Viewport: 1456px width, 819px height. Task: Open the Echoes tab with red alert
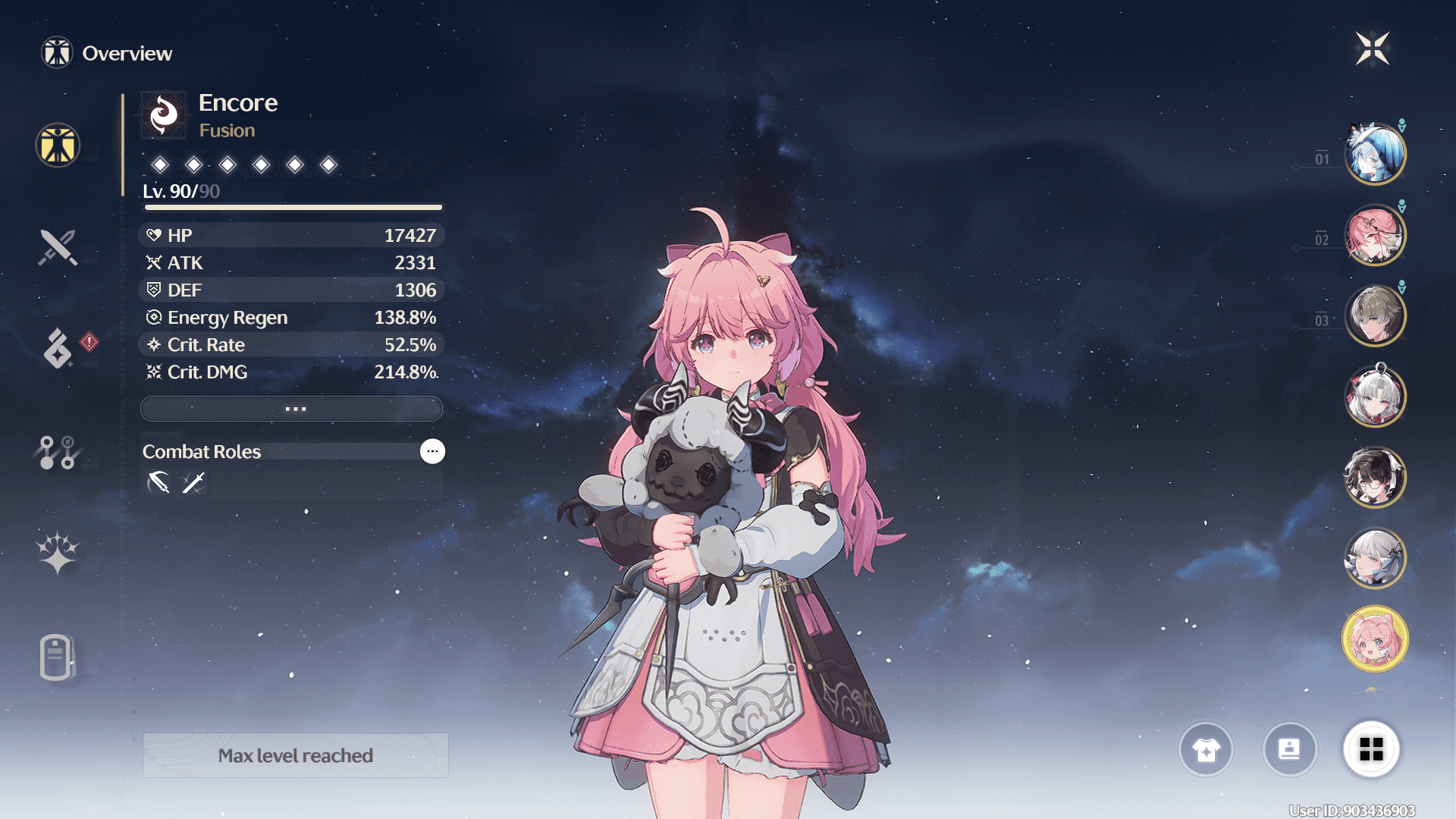(x=59, y=348)
